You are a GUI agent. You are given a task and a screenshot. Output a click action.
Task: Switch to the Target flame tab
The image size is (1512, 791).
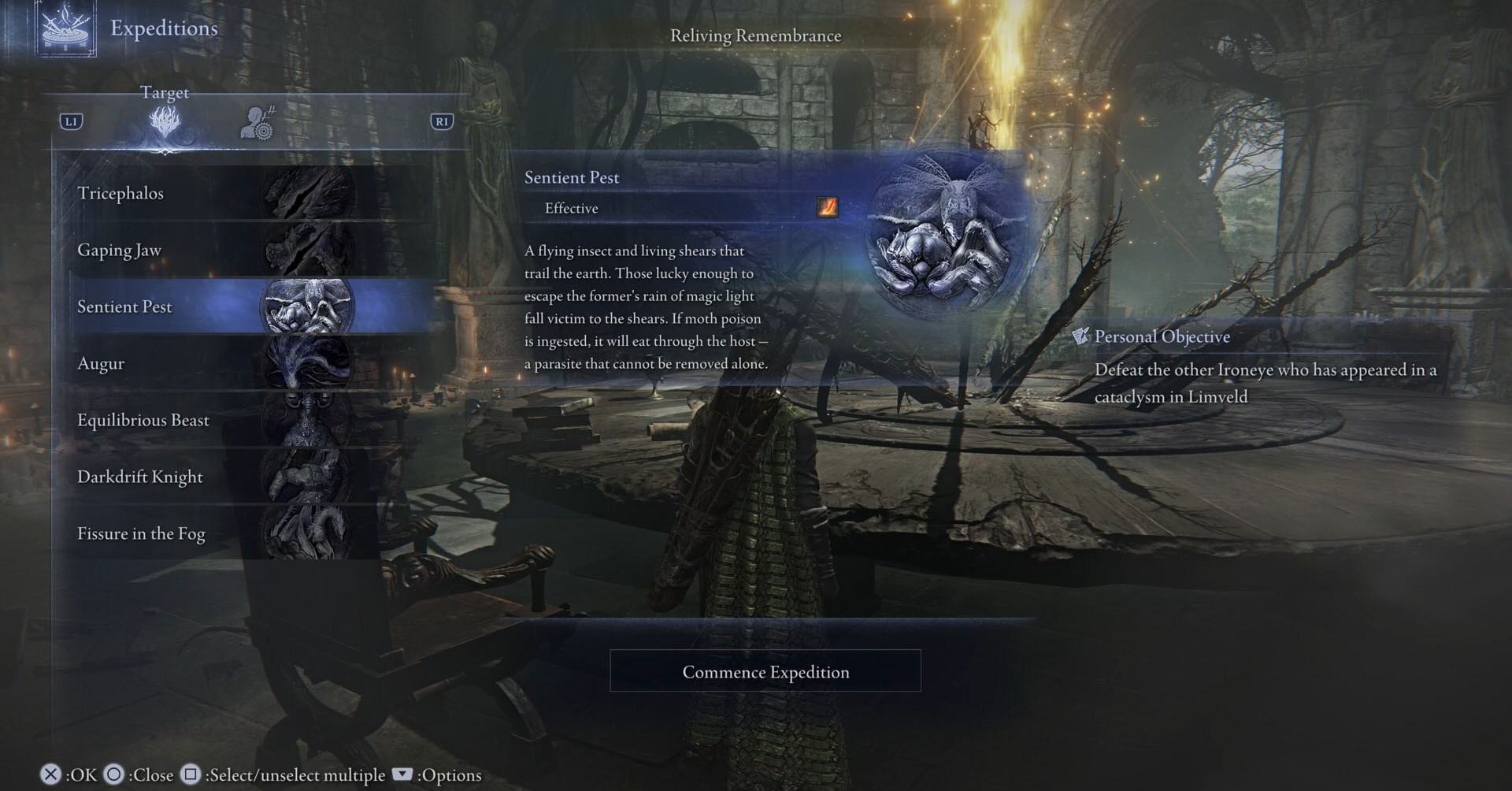click(x=165, y=124)
